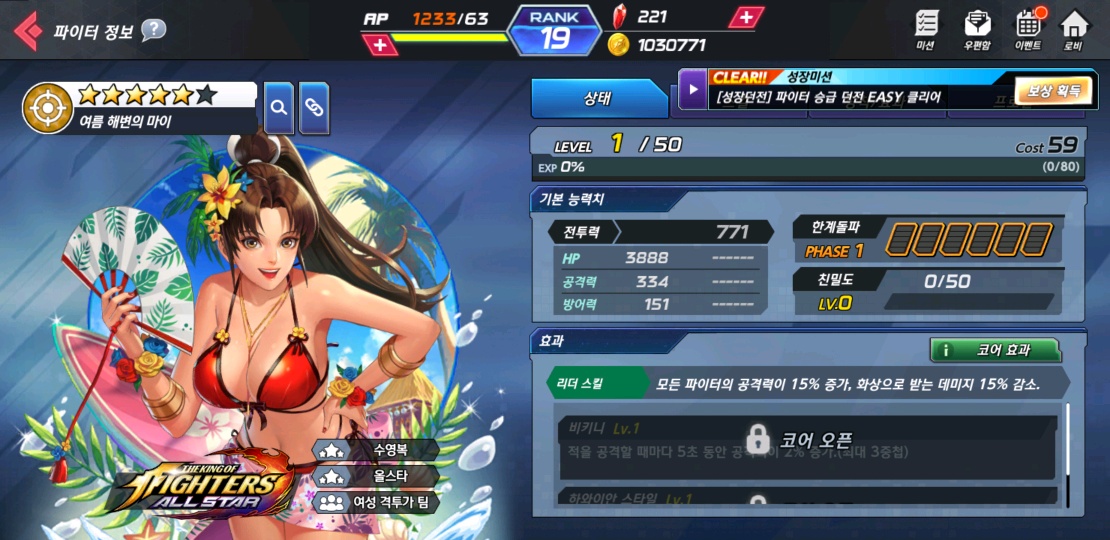The width and height of the screenshot is (1110, 540).
Task: Tap the chain link button
Action: click(314, 107)
